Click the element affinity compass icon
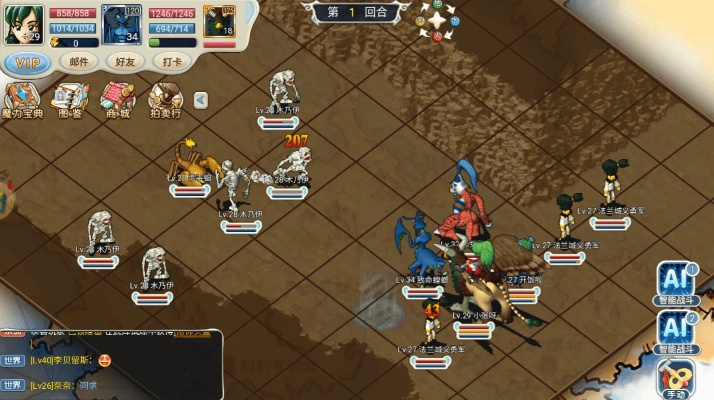This screenshot has width=714, height=400. (438, 19)
